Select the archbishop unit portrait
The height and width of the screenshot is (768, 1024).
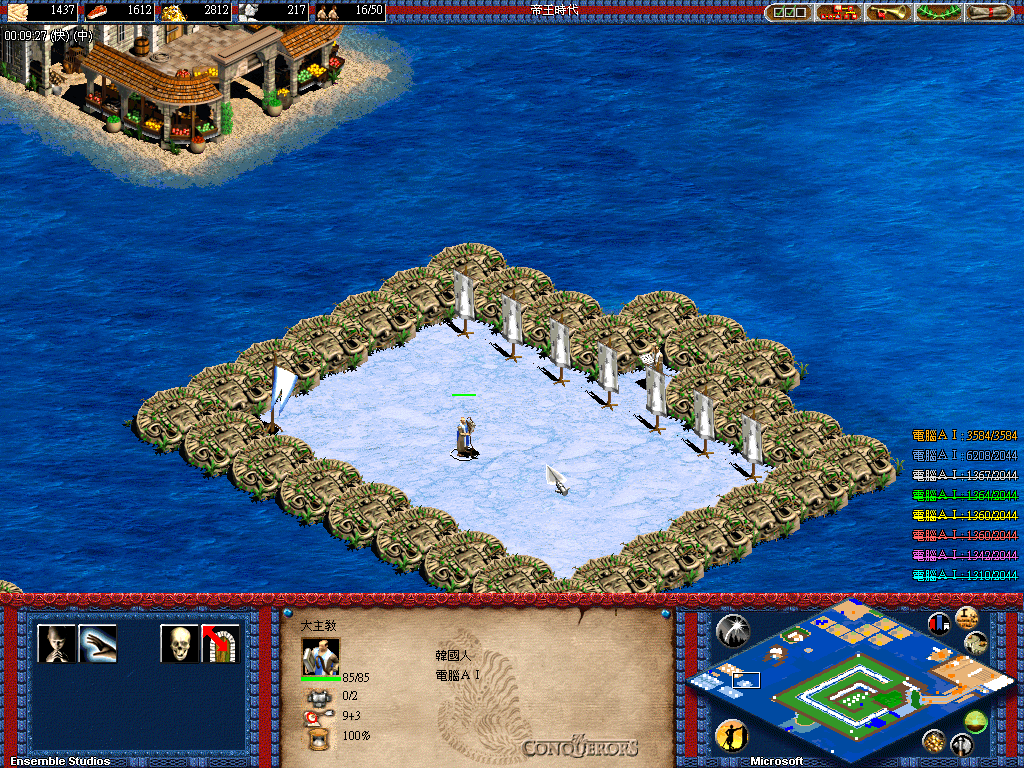point(320,656)
